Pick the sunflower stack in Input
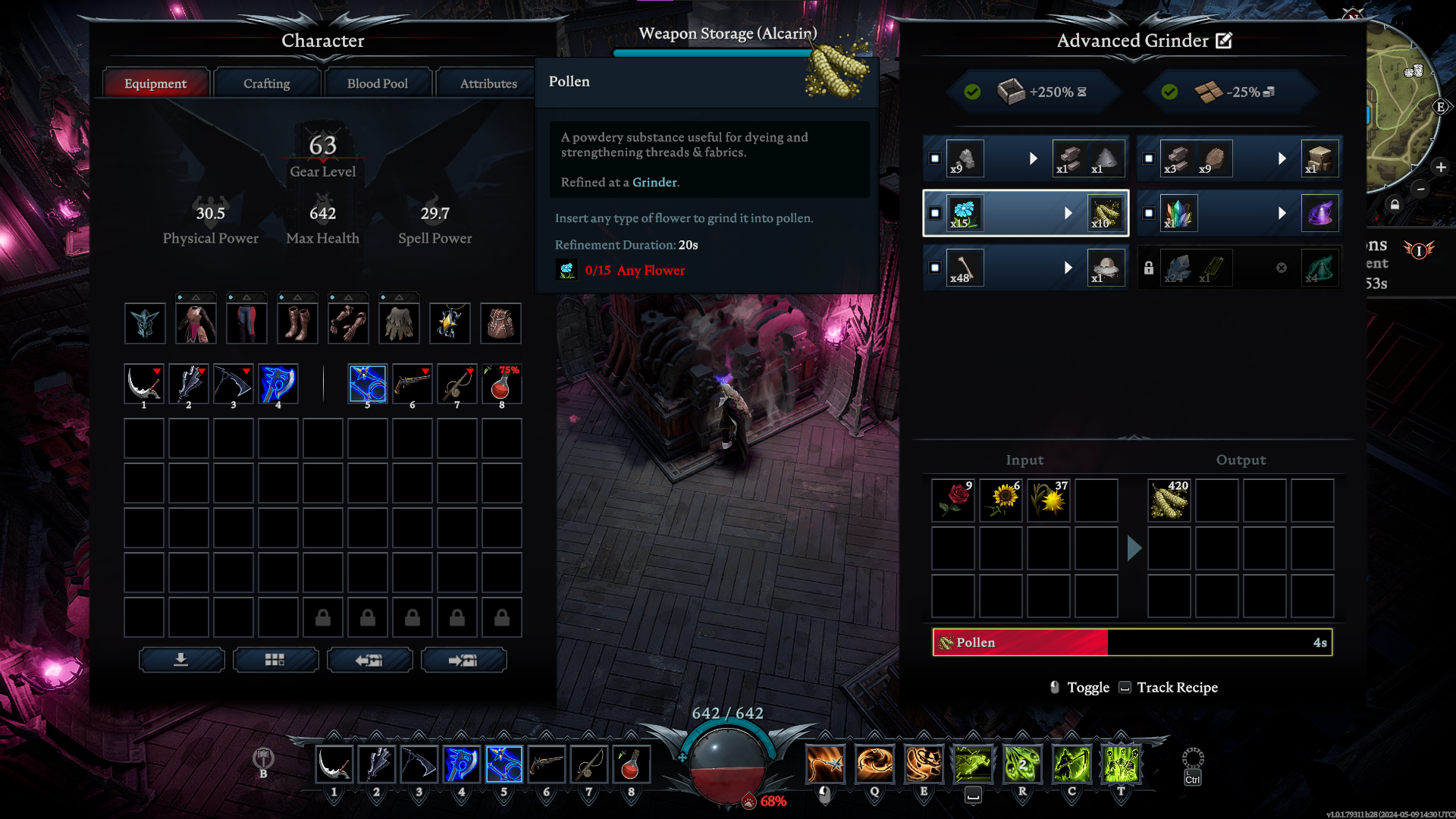Viewport: 1456px width, 819px height. point(1001,500)
